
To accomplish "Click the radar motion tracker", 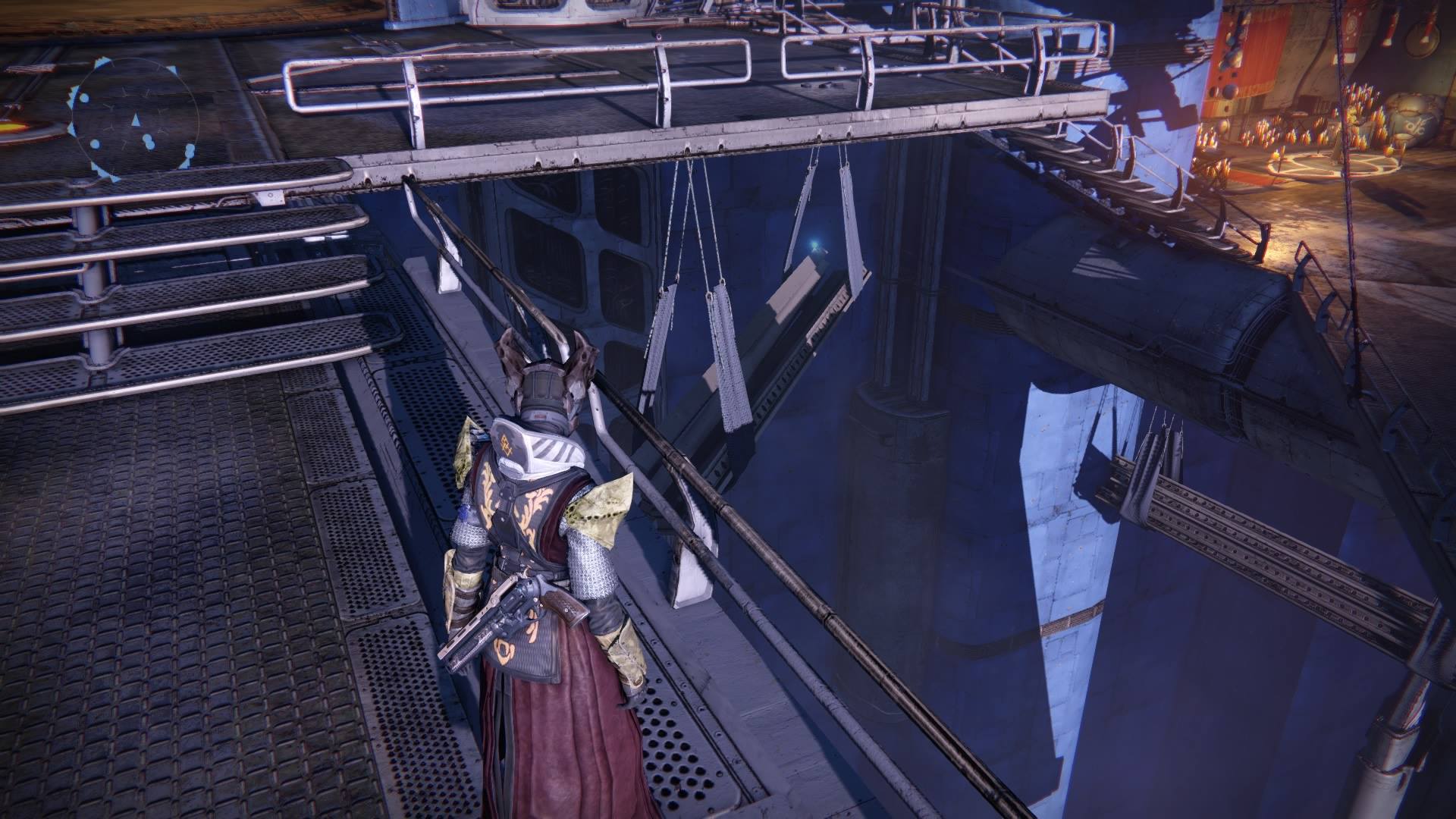I will click(136, 120).
